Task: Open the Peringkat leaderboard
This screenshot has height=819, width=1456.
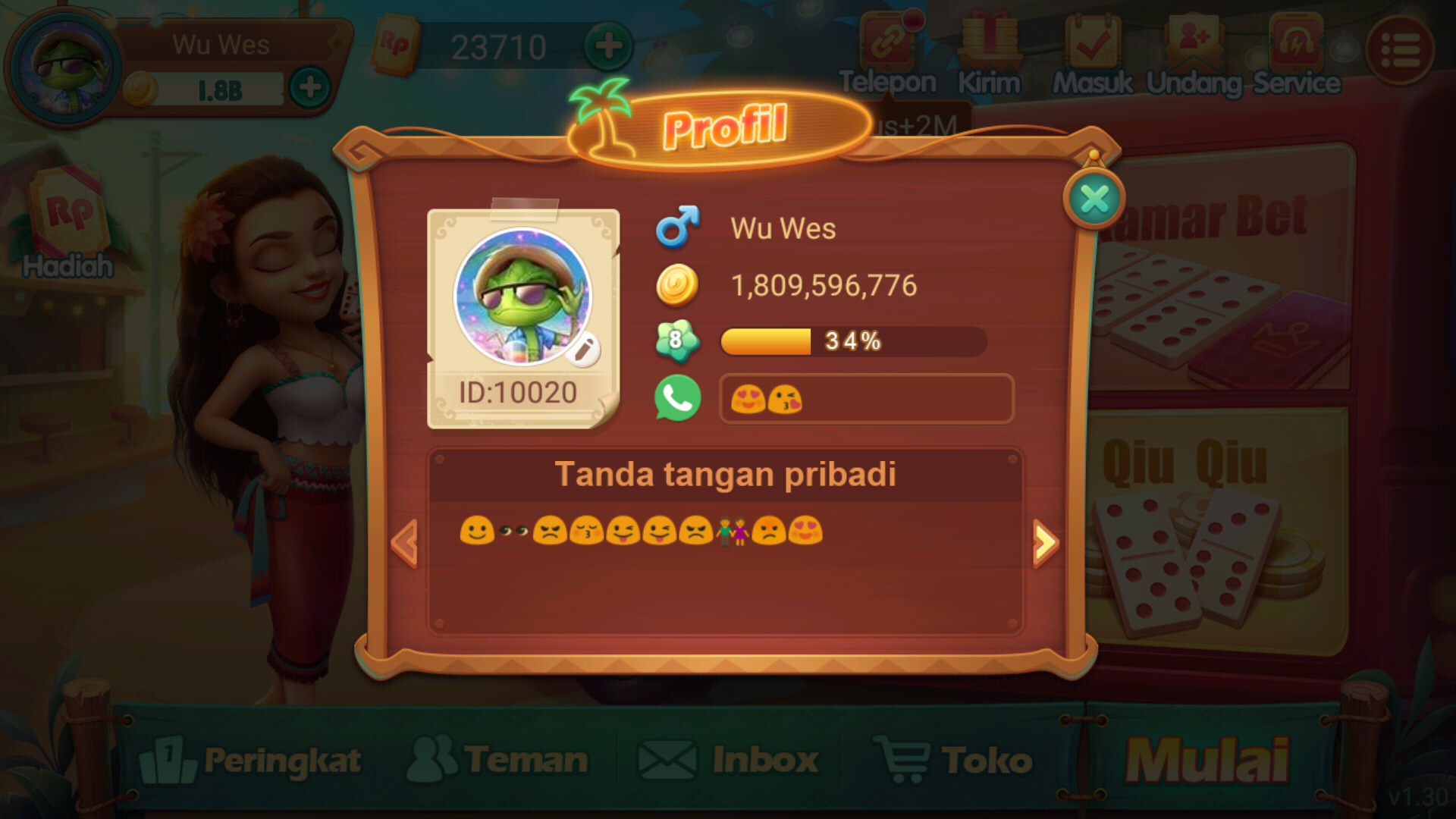Action: (x=251, y=760)
